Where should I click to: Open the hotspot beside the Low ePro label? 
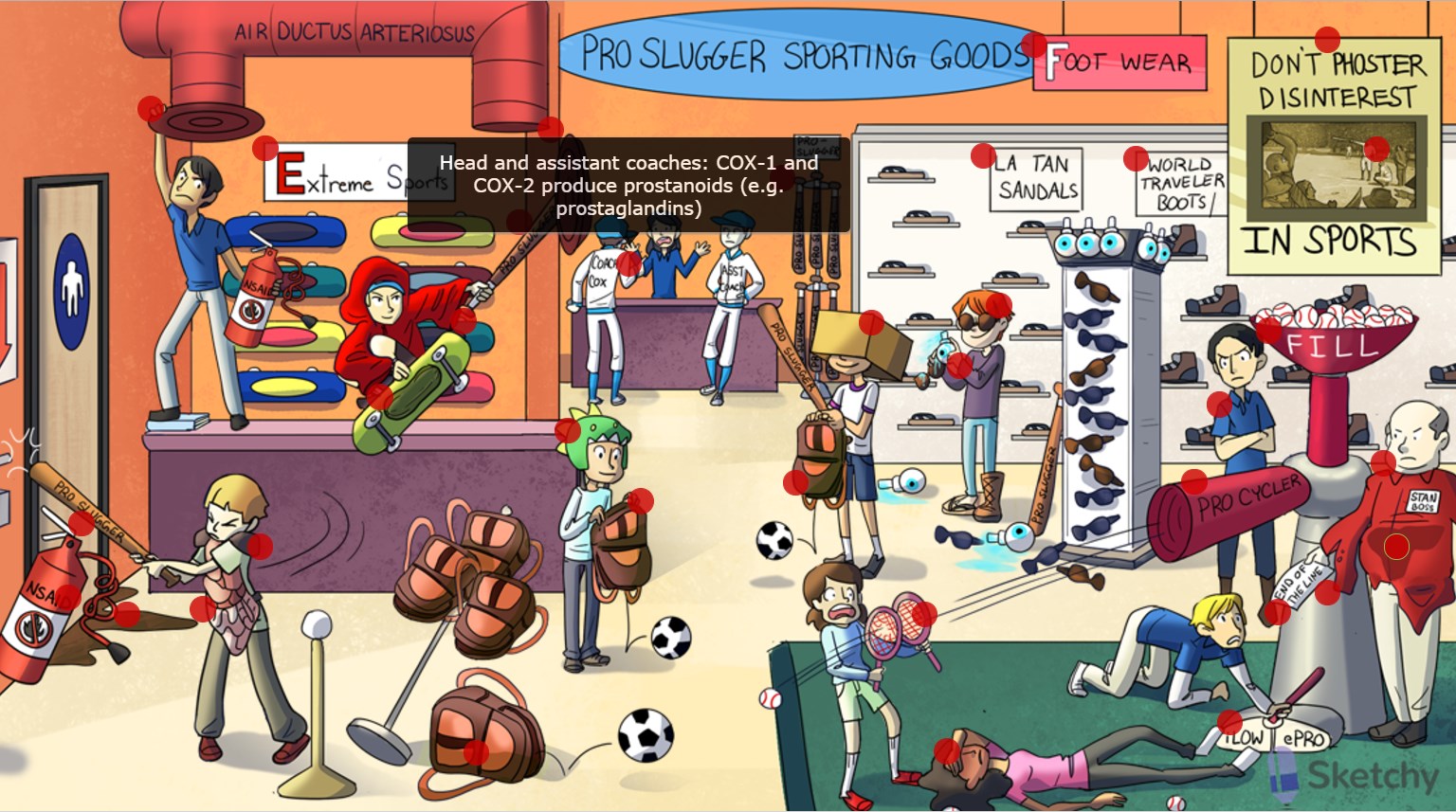(x=1229, y=722)
